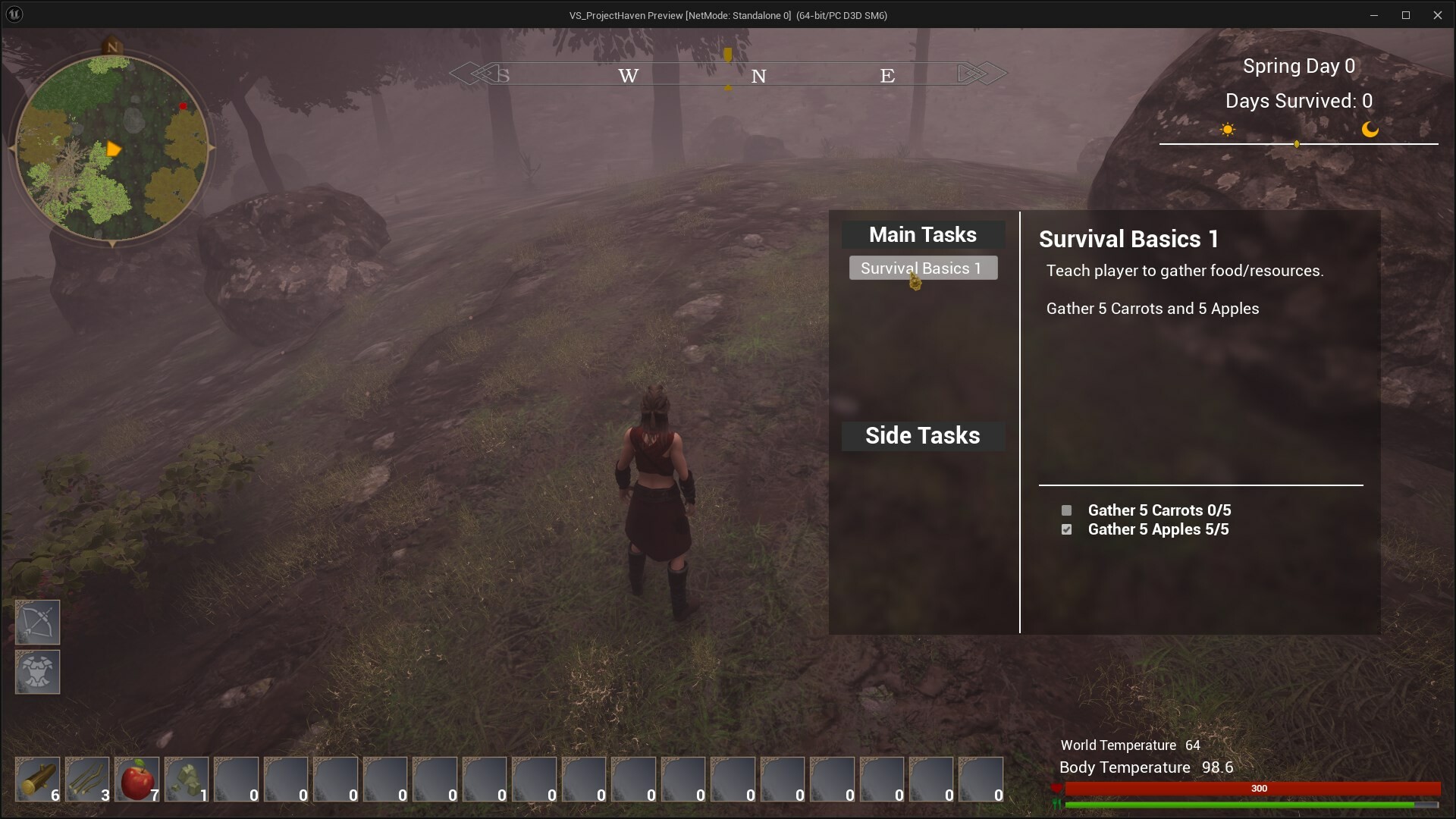Expand the Side Tasks section
The width and height of the screenshot is (1456, 819).
tap(922, 435)
